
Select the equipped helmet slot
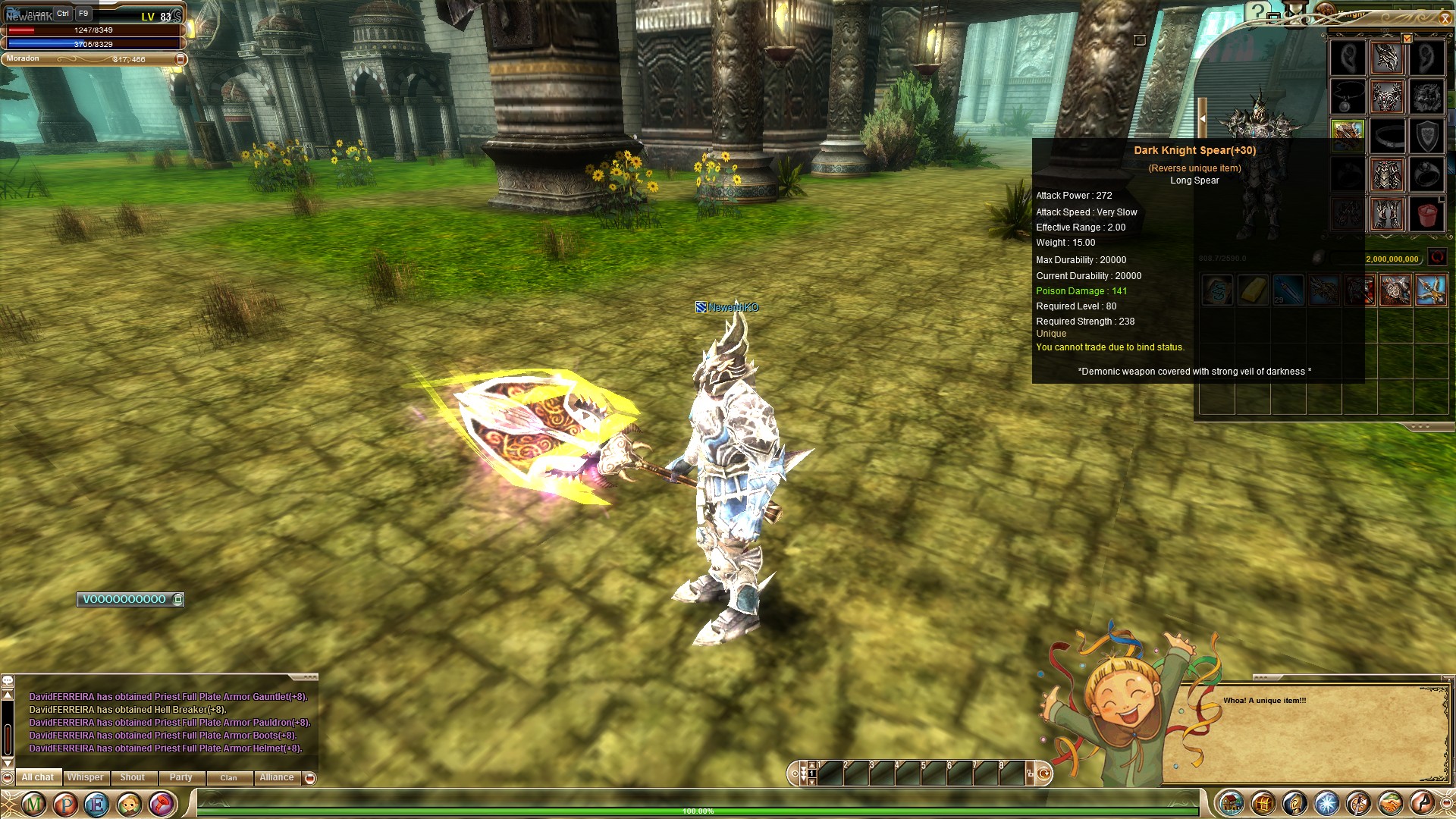pyautogui.click(x=1387, y=58)
